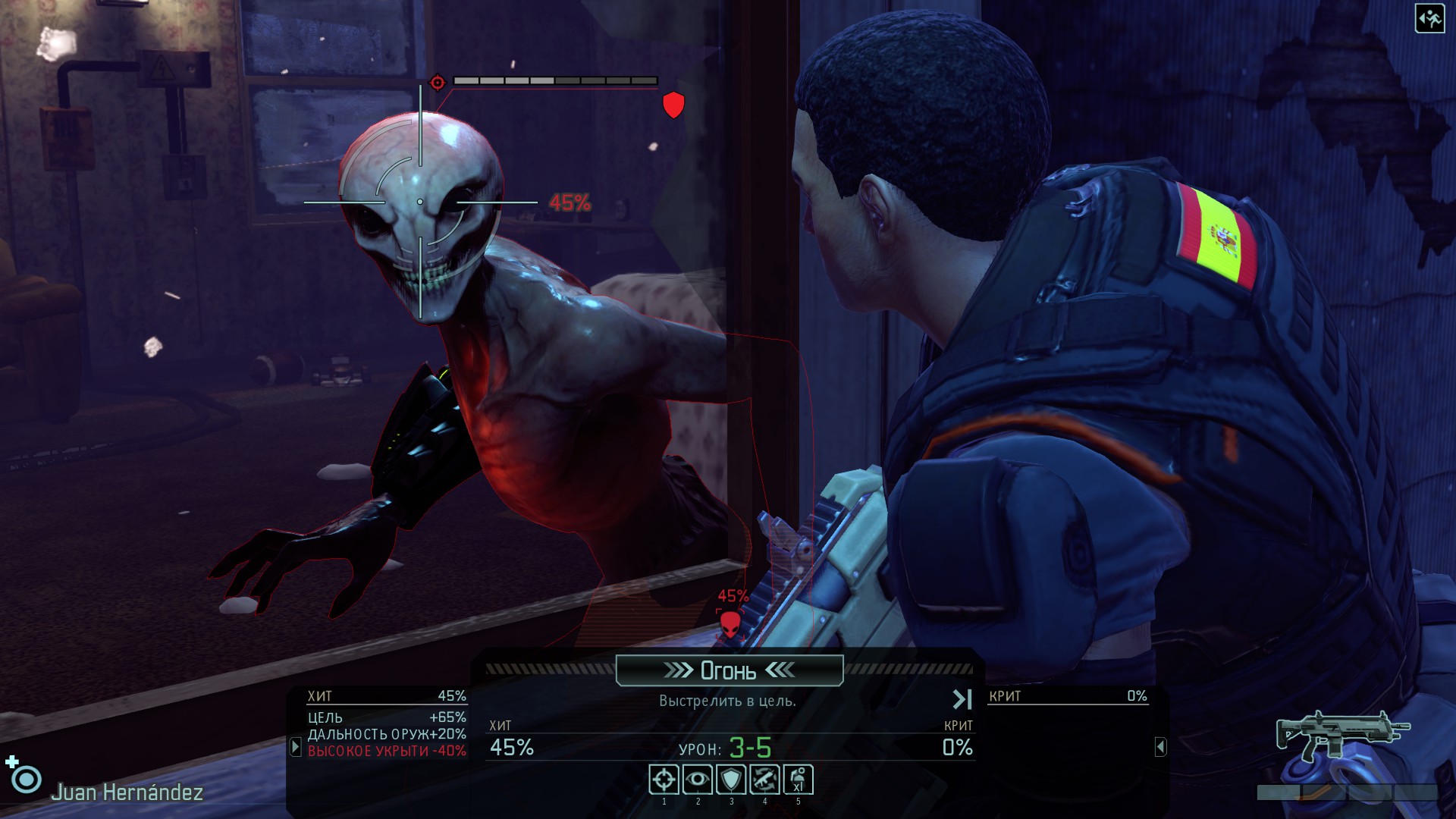Select the reload weapon ability icon
This screenshot has height=819, width=1456.
click(764, 780)
